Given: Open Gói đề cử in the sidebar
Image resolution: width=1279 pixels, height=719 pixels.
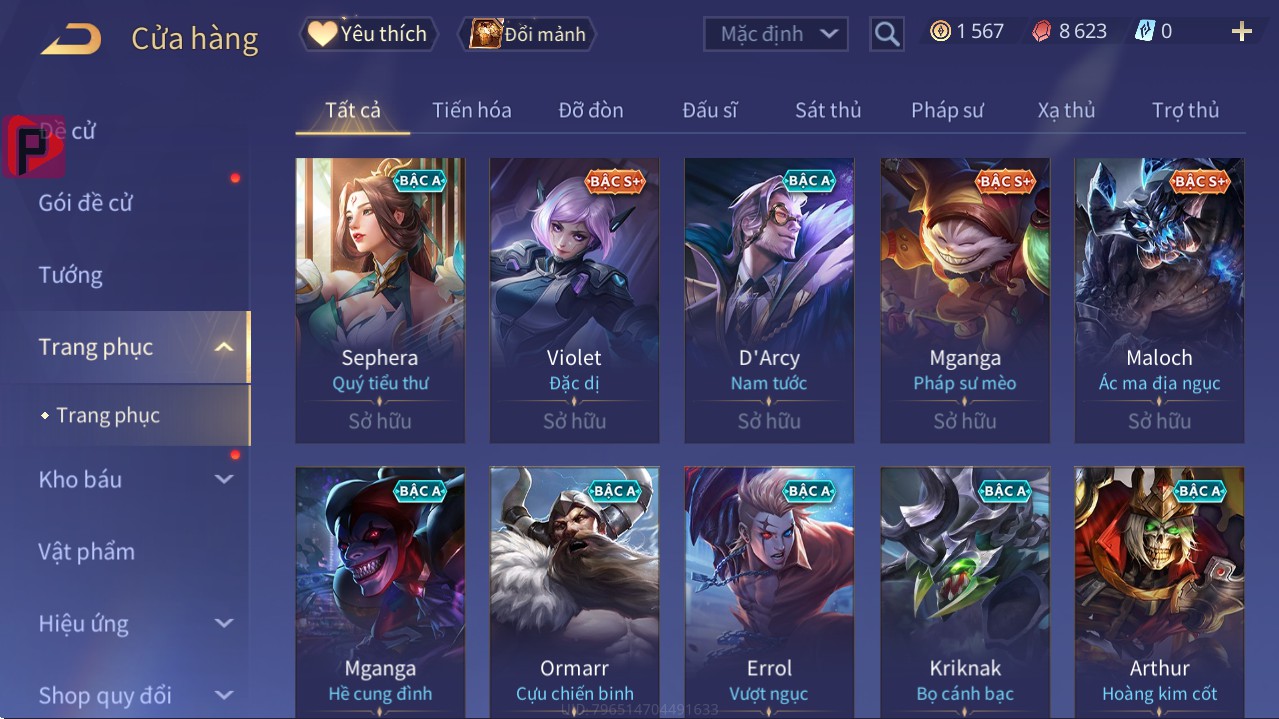Looking at the screenshot, I should pyautogui.click(x=86, y=203).
